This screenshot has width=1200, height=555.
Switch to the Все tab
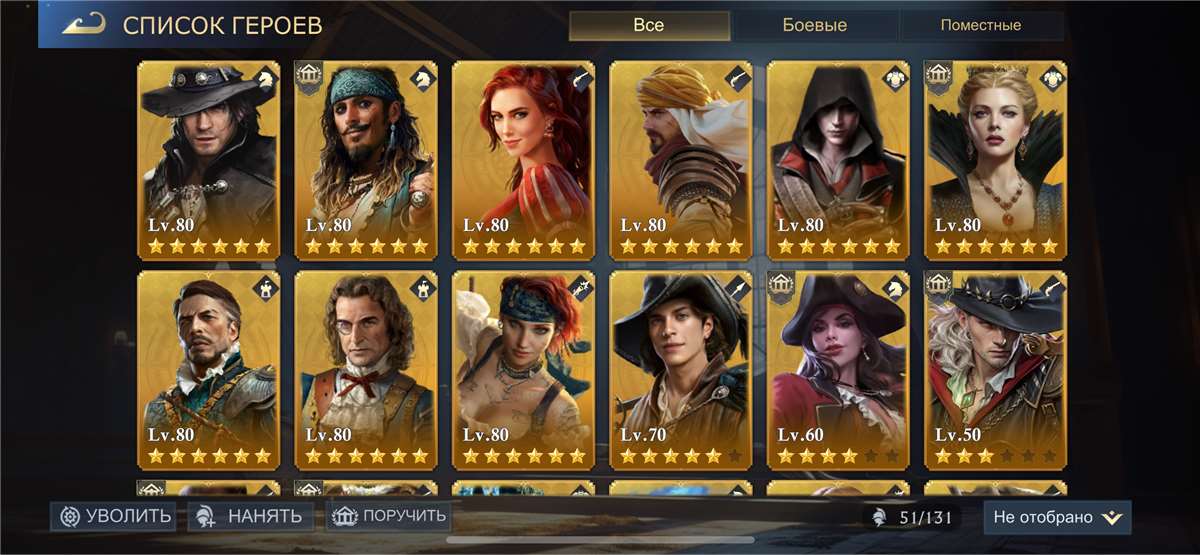click(648, 25)
